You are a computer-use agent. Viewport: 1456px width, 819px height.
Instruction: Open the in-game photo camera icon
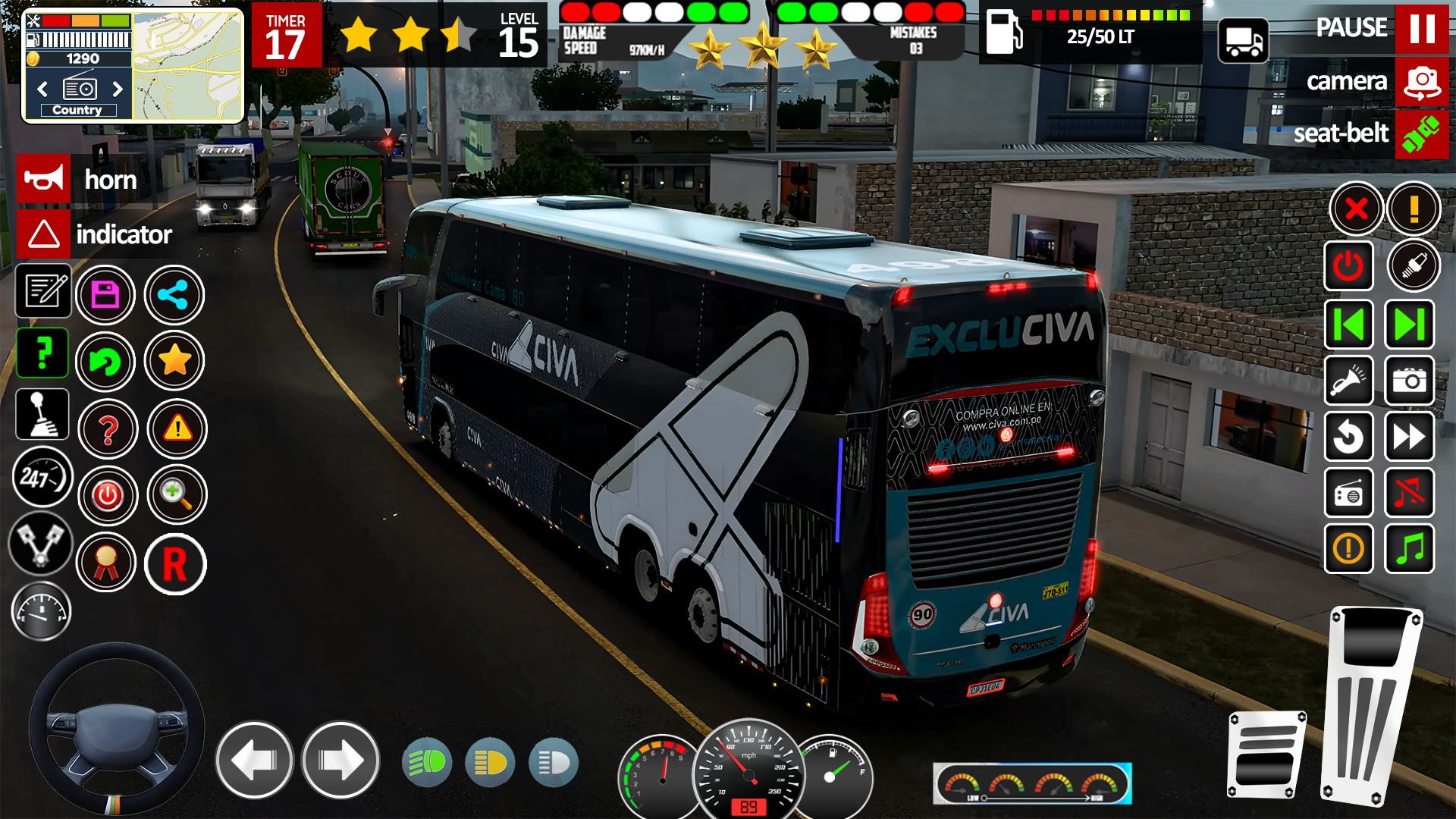pyautogui.click(x=1409, y=381)
